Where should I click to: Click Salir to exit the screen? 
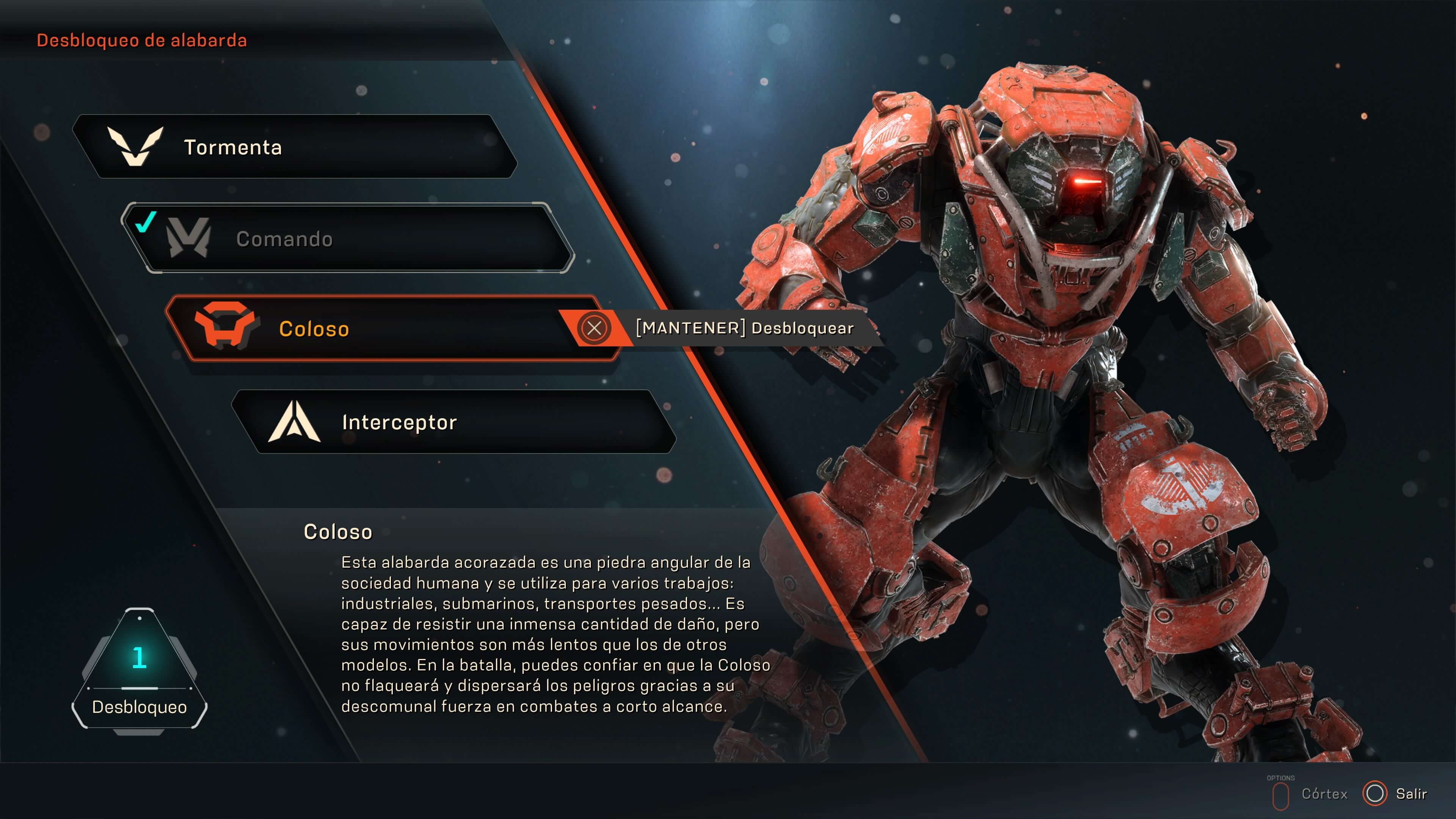(1411, 792)
